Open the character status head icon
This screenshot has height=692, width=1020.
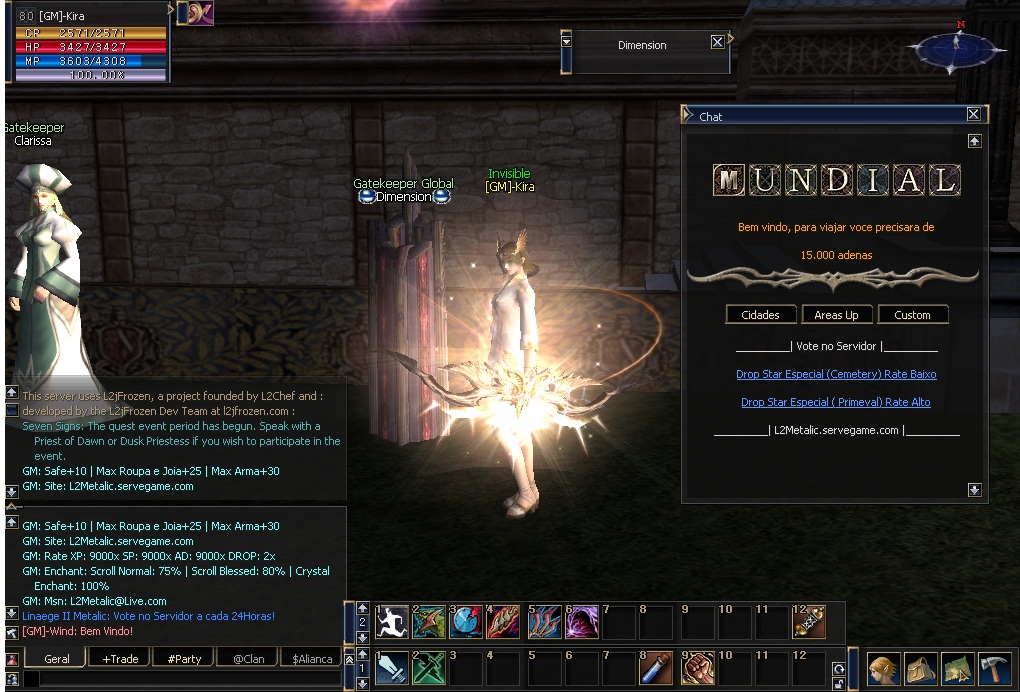click(882, 668)
